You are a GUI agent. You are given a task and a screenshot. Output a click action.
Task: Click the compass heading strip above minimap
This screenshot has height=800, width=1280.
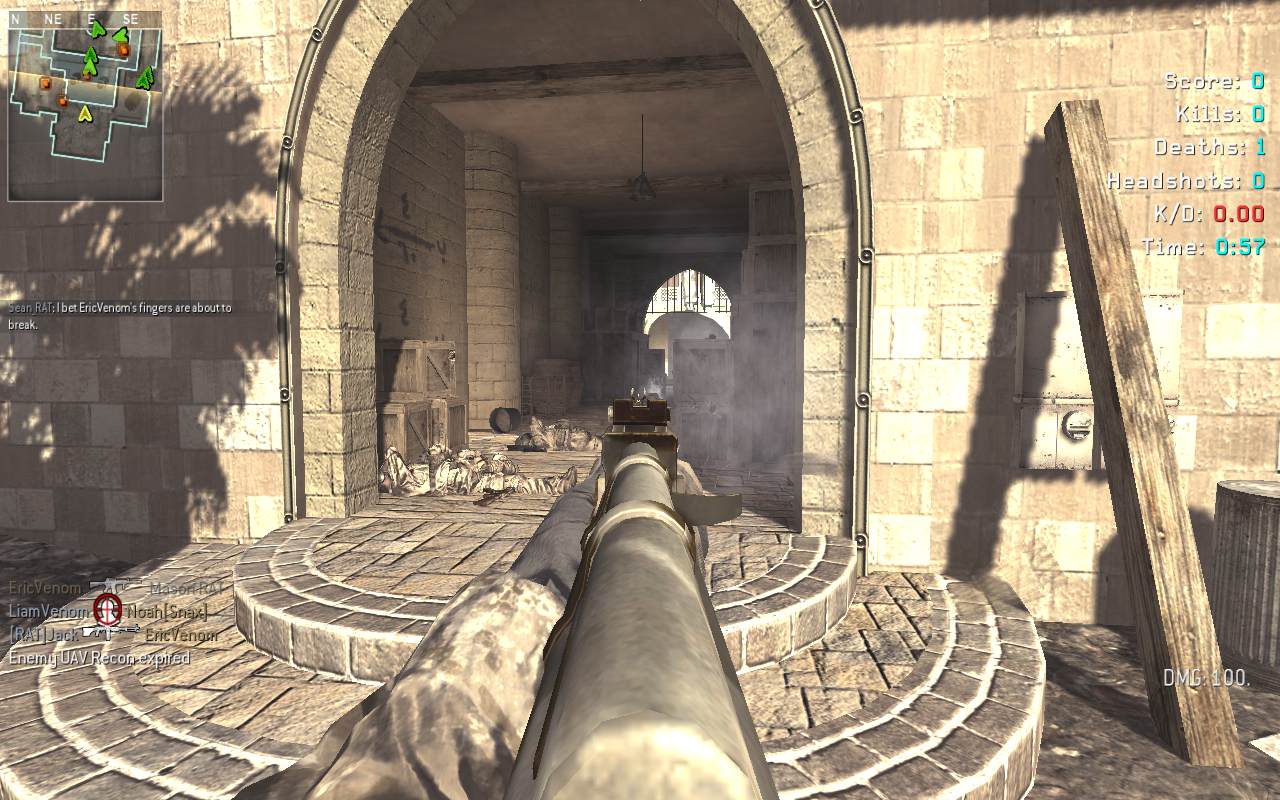tap(85, 18)
